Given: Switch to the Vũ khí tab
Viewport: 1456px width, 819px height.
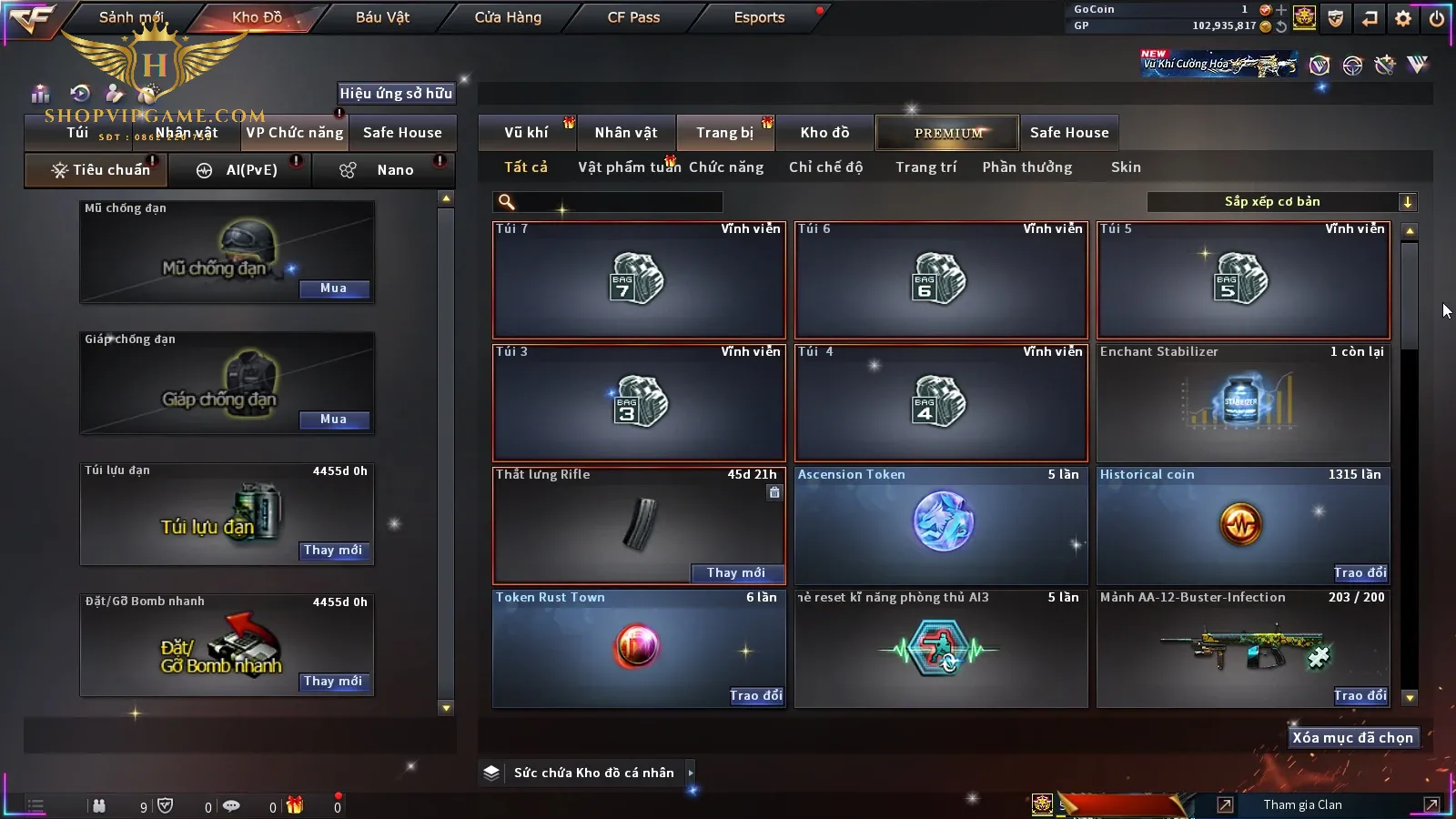Looking at the screenshot, I should tap(527, 133).
